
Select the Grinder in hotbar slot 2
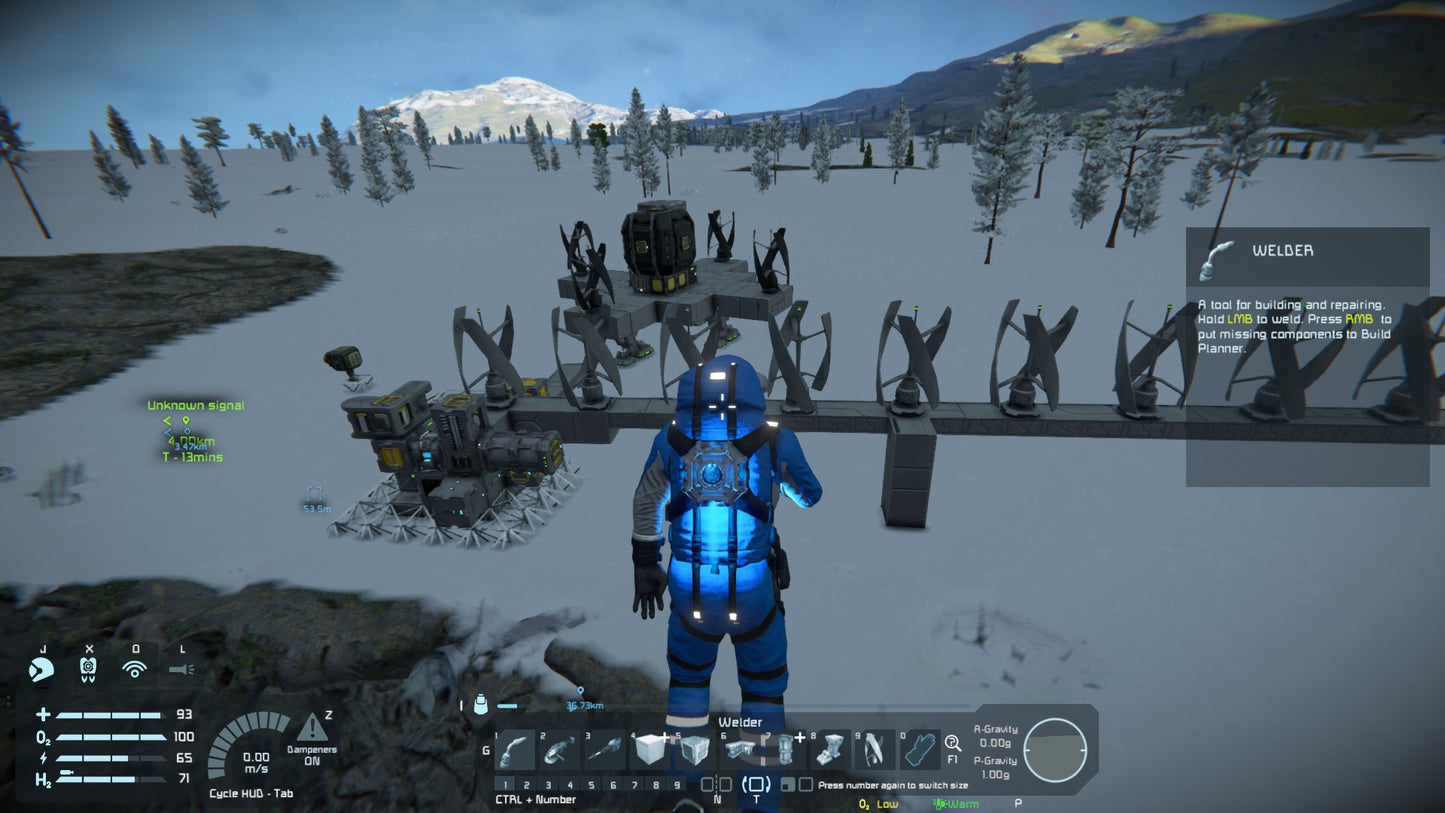[561, 750]
